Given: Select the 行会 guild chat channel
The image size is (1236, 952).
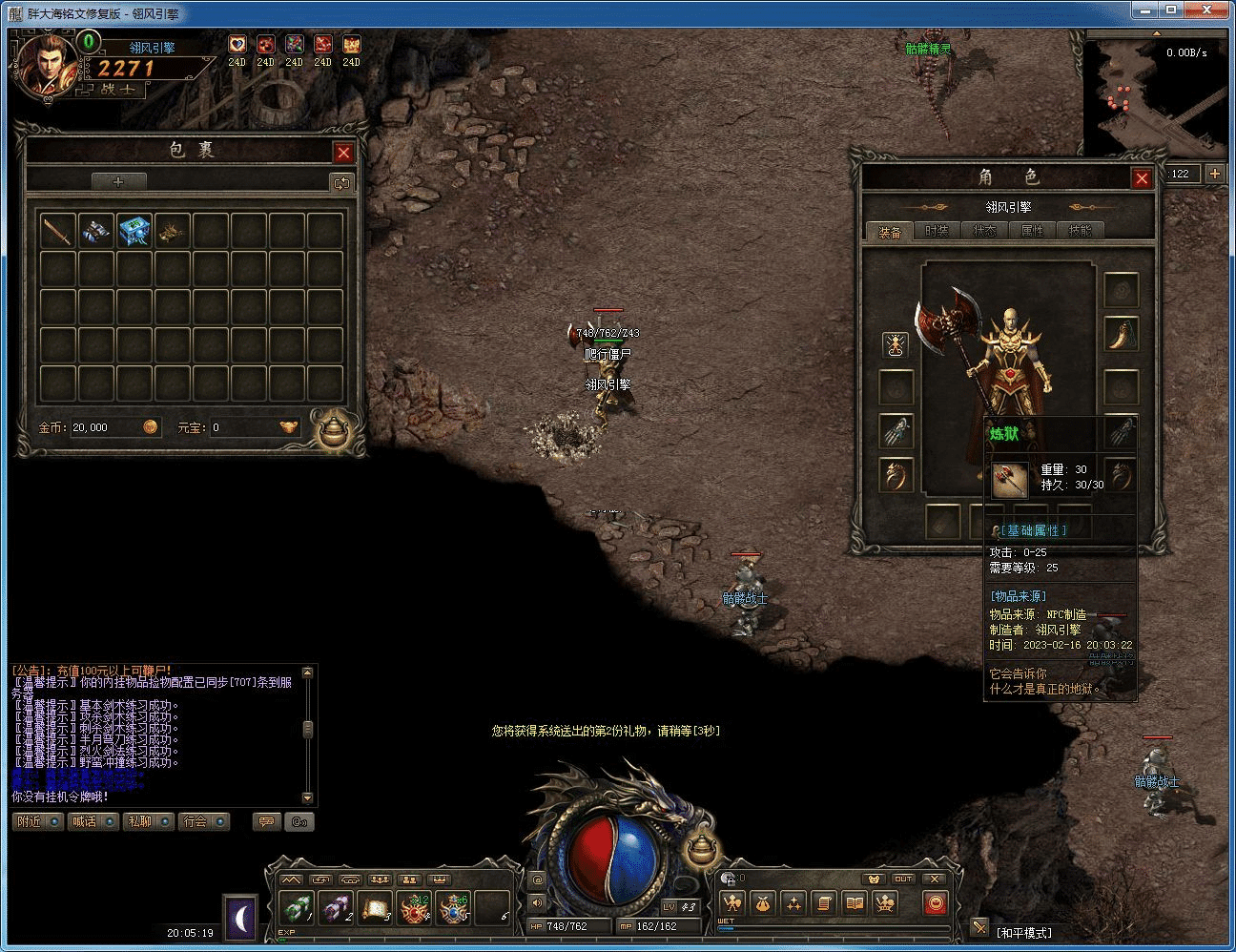Looking at the screenshot, I should tap(203, 821).
